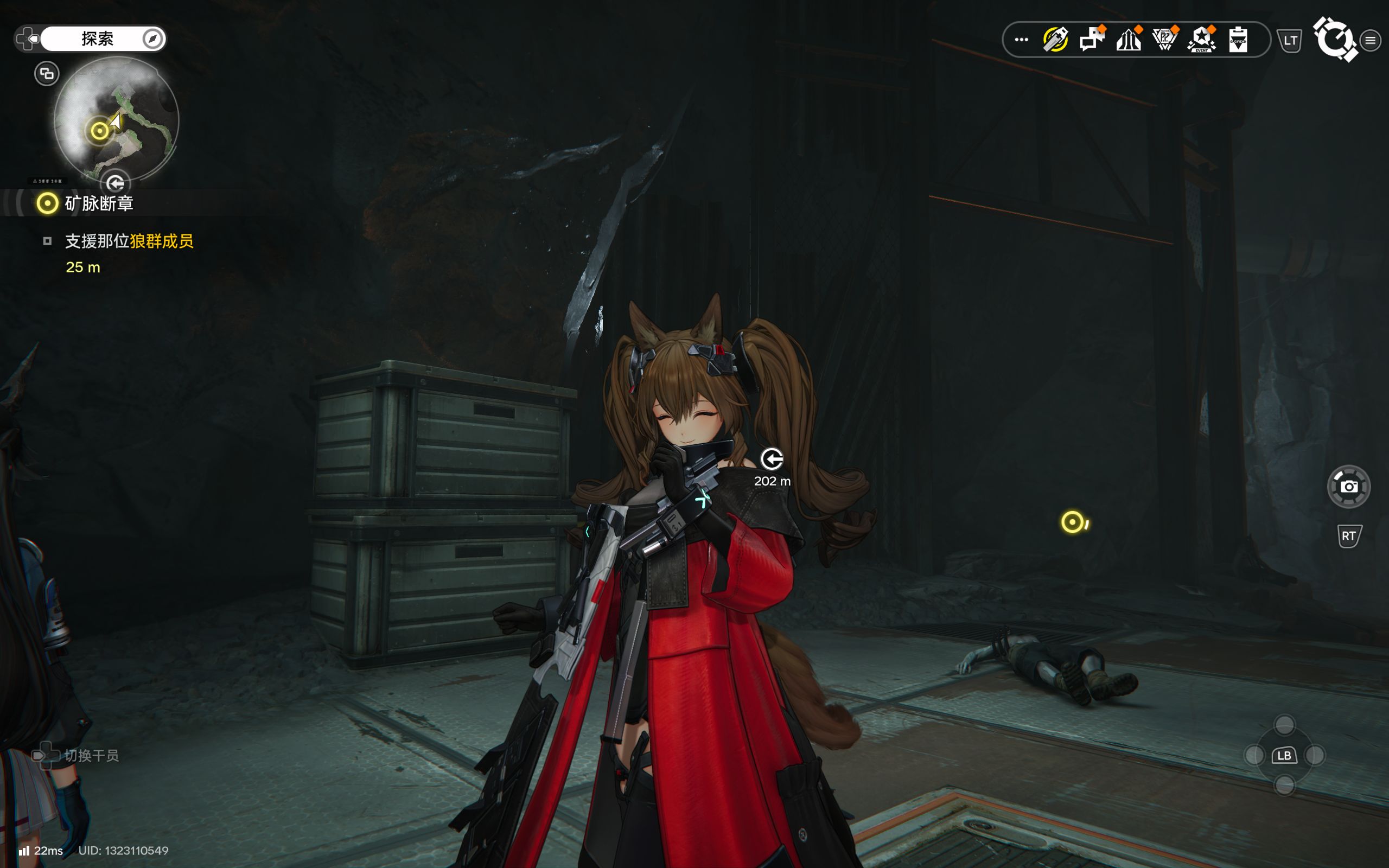Open the chat bubbles icon

(x=1092, y=40)
